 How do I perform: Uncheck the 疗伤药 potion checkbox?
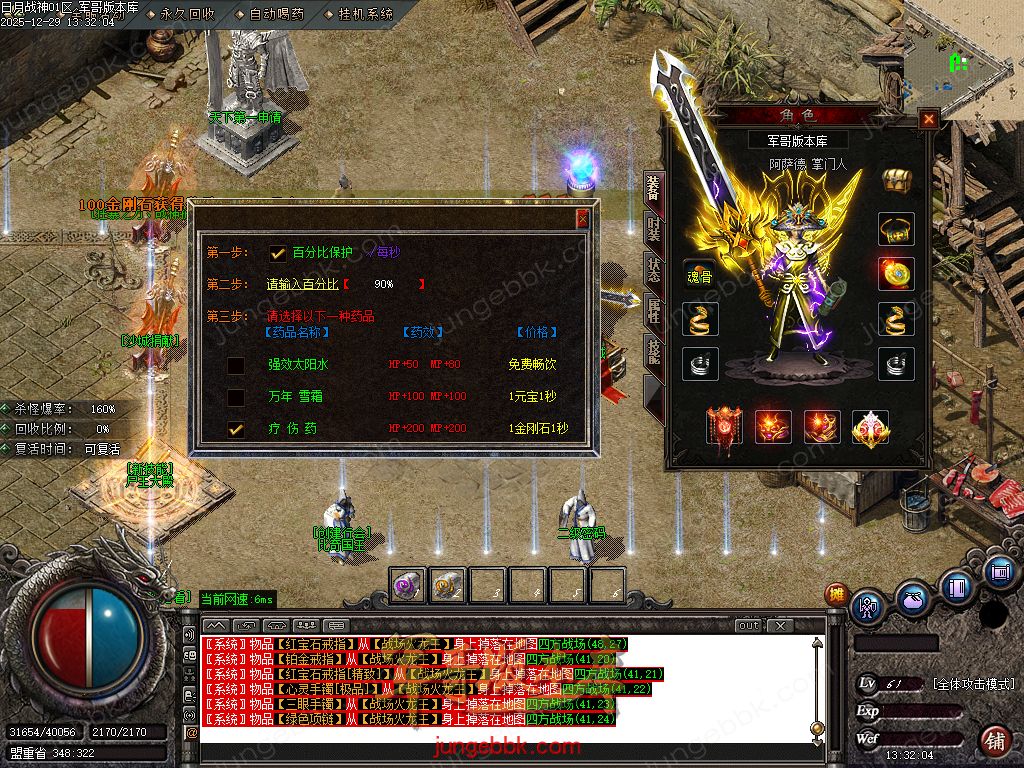pos(236,429)
